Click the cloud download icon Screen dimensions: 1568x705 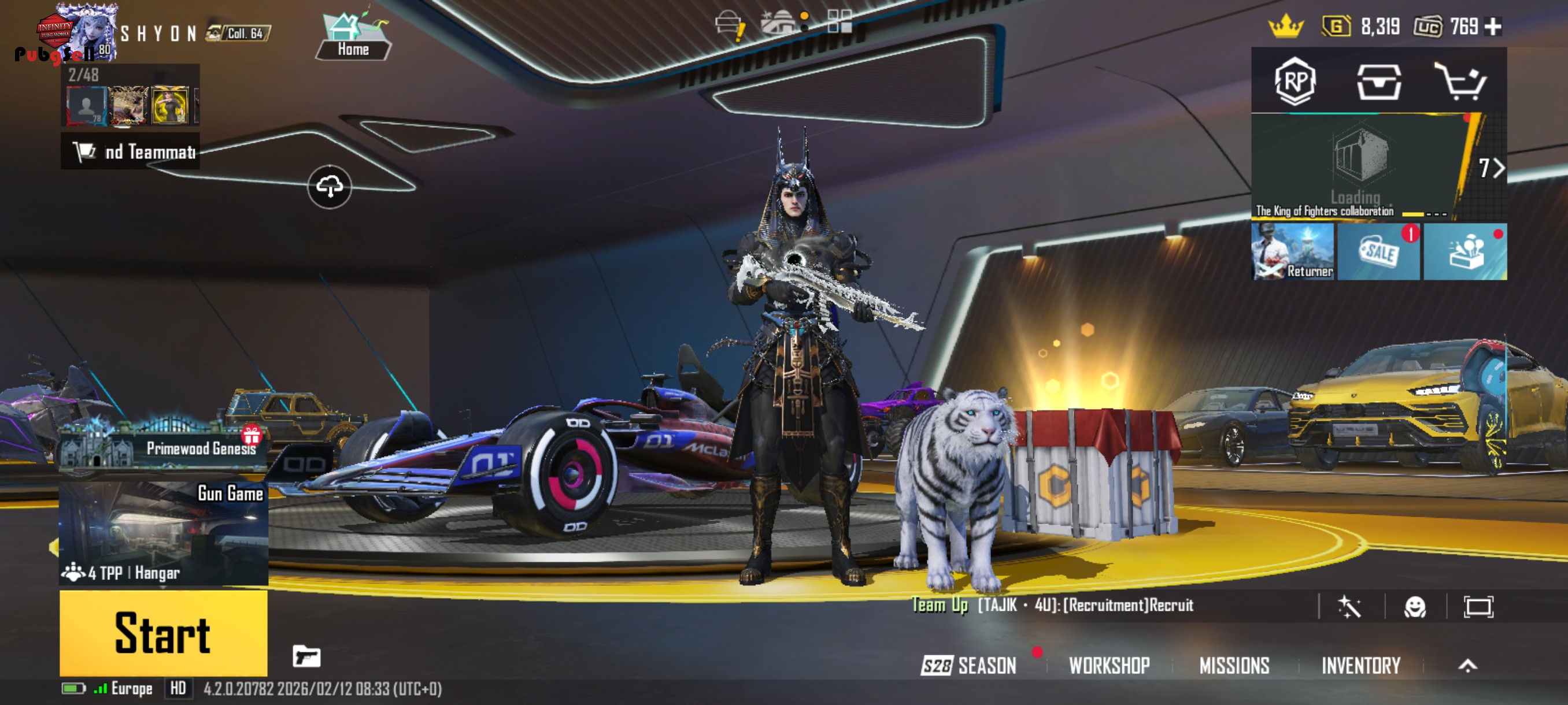pyautogui.click(x=330, y=187)
